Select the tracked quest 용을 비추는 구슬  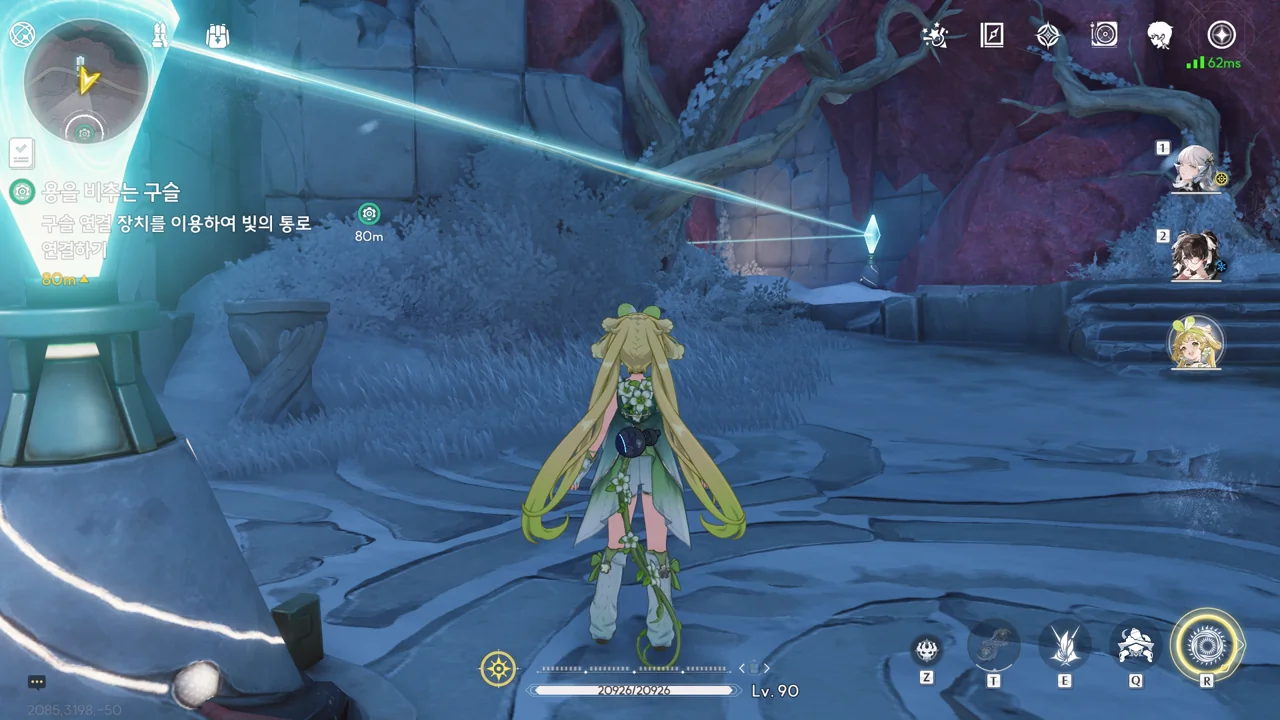click(110, 191)
